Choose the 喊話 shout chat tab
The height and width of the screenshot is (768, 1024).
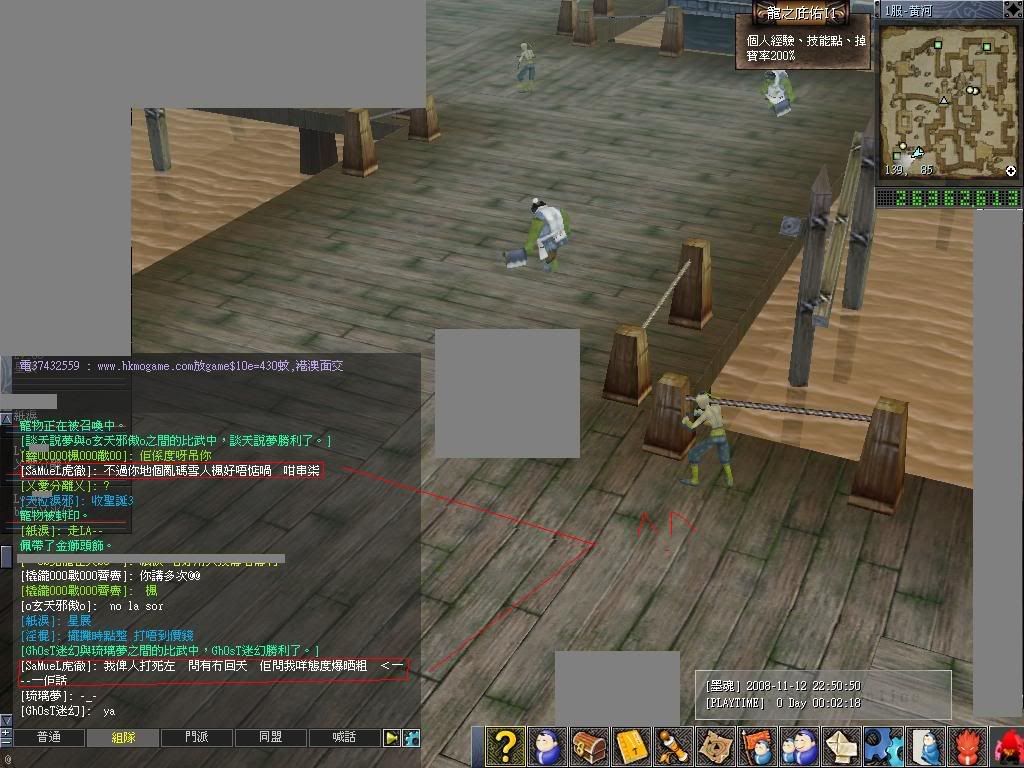click(344, 738)
